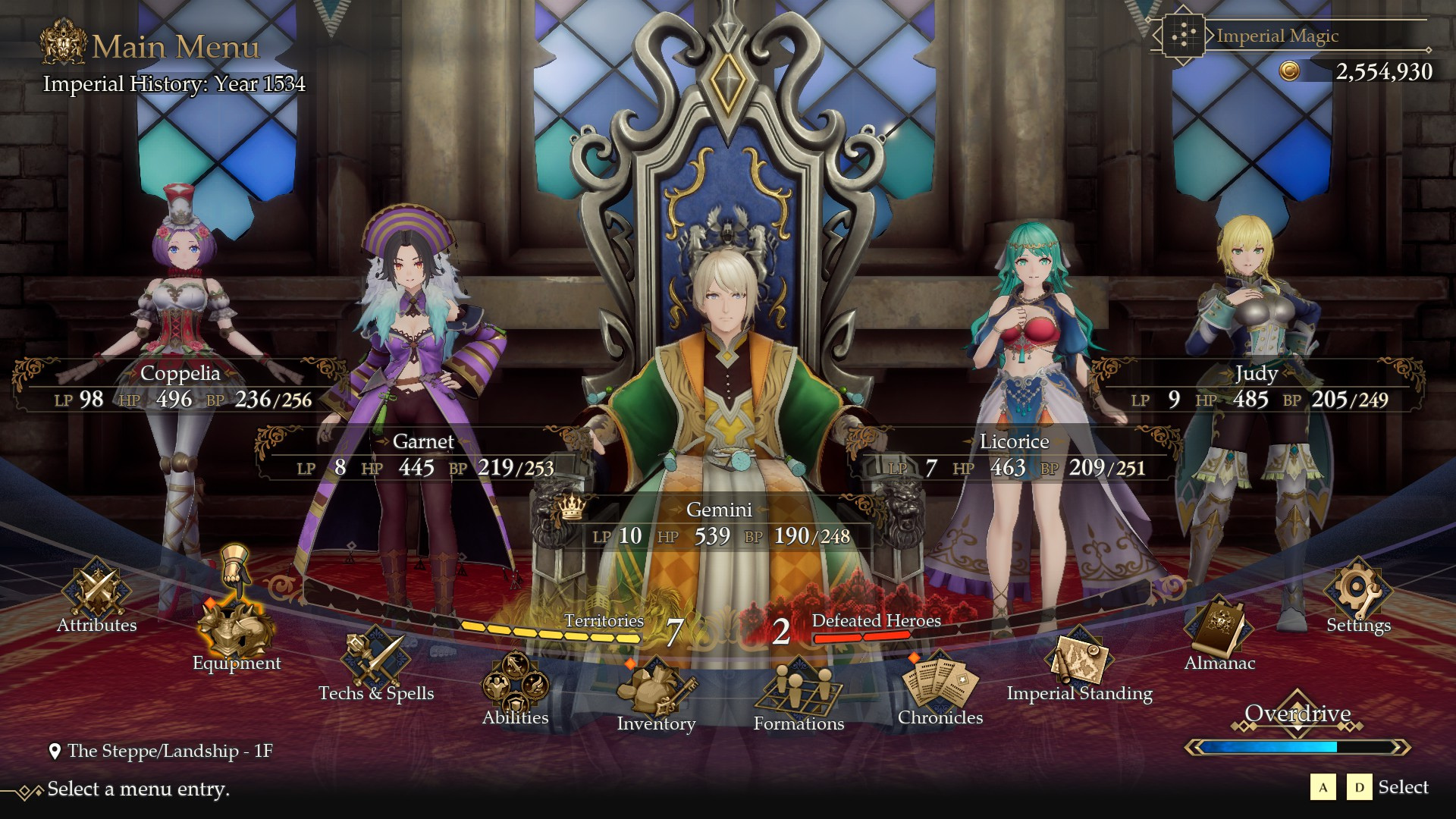Choose Gemini's status panel
This screenshot has height=819, width=1456.
click(x=719, y=523)
